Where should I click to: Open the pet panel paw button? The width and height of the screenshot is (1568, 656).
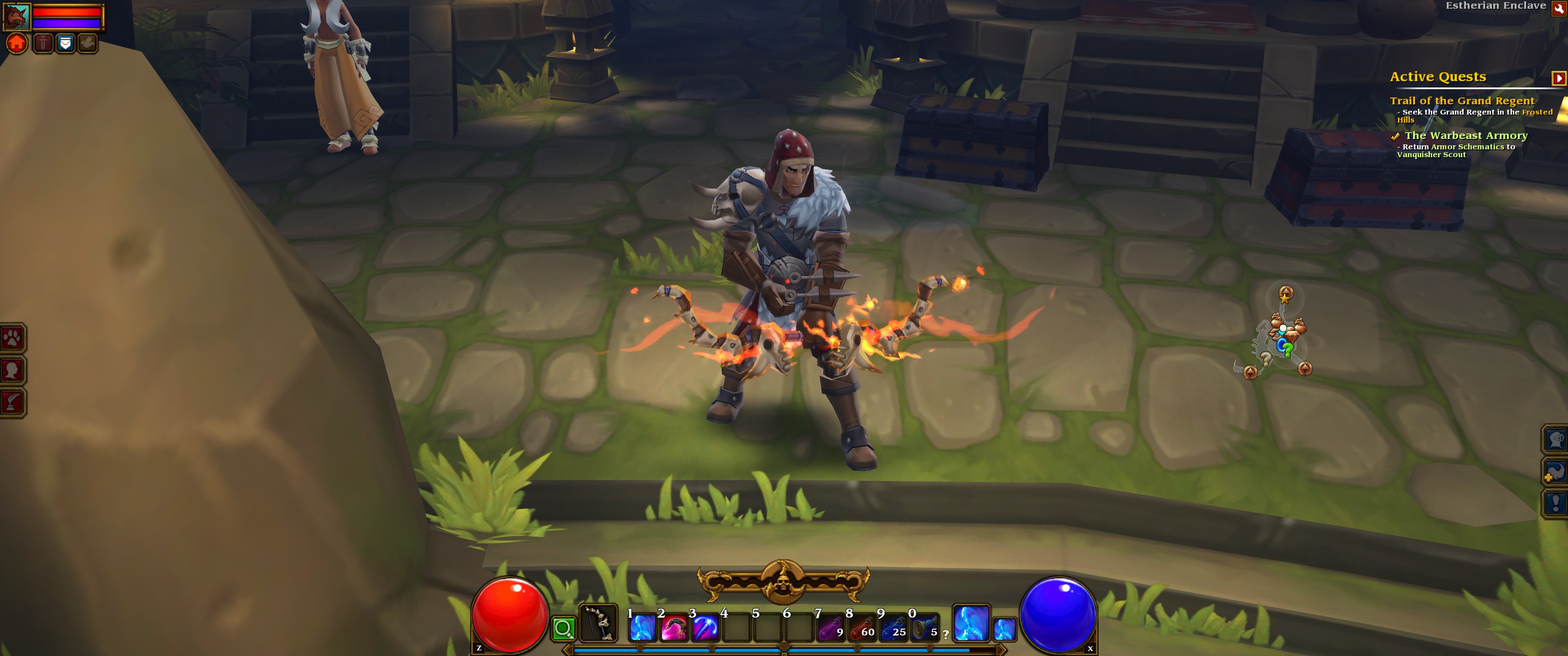pos(12,338)
